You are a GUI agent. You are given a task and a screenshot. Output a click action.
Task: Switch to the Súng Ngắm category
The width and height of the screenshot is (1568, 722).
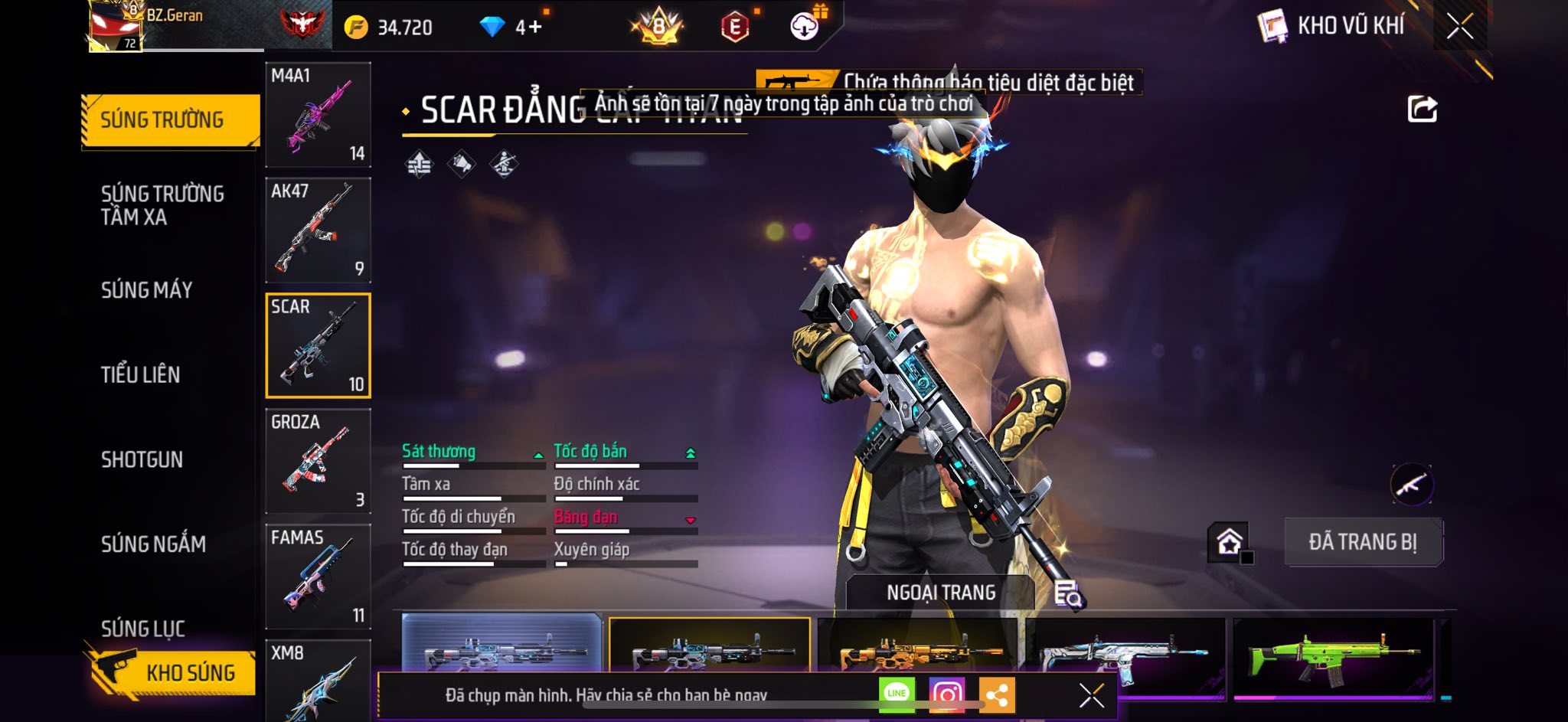[153, 544]
